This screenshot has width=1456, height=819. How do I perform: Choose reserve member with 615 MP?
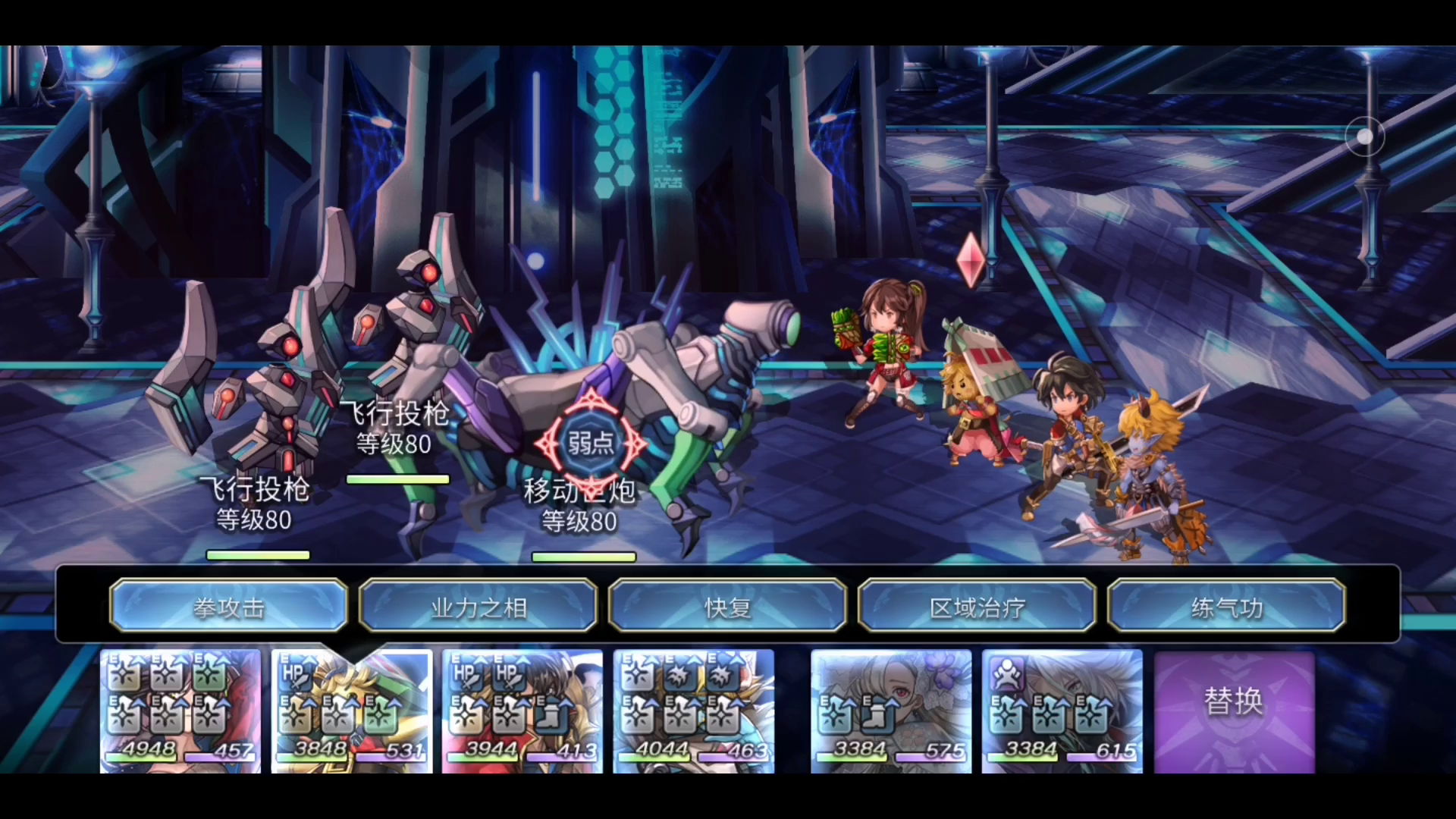point(1062,711)
